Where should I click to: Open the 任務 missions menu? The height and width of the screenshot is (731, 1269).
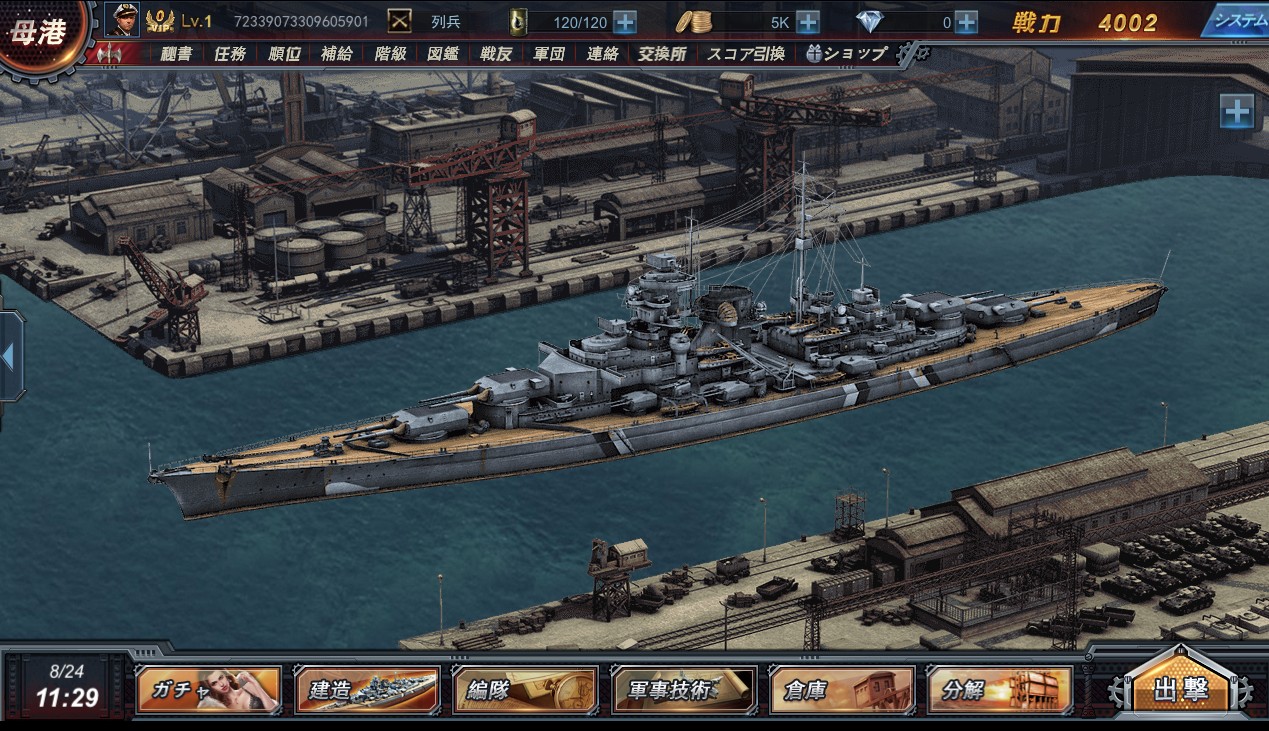(230, 54)
